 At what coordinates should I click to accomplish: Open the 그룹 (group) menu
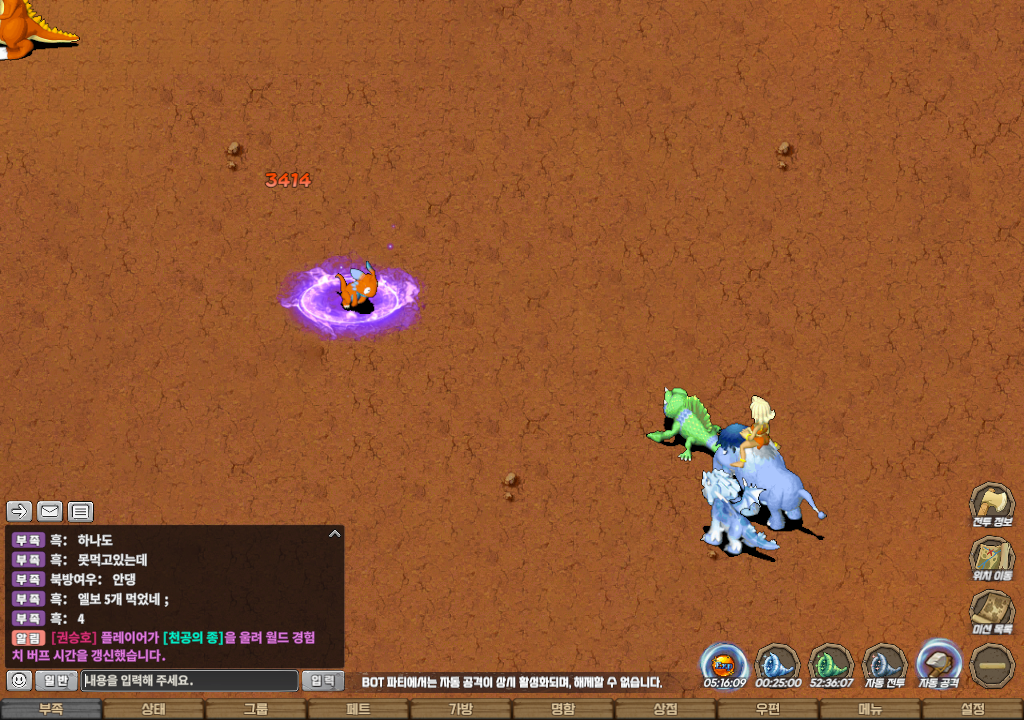(256, 709)
